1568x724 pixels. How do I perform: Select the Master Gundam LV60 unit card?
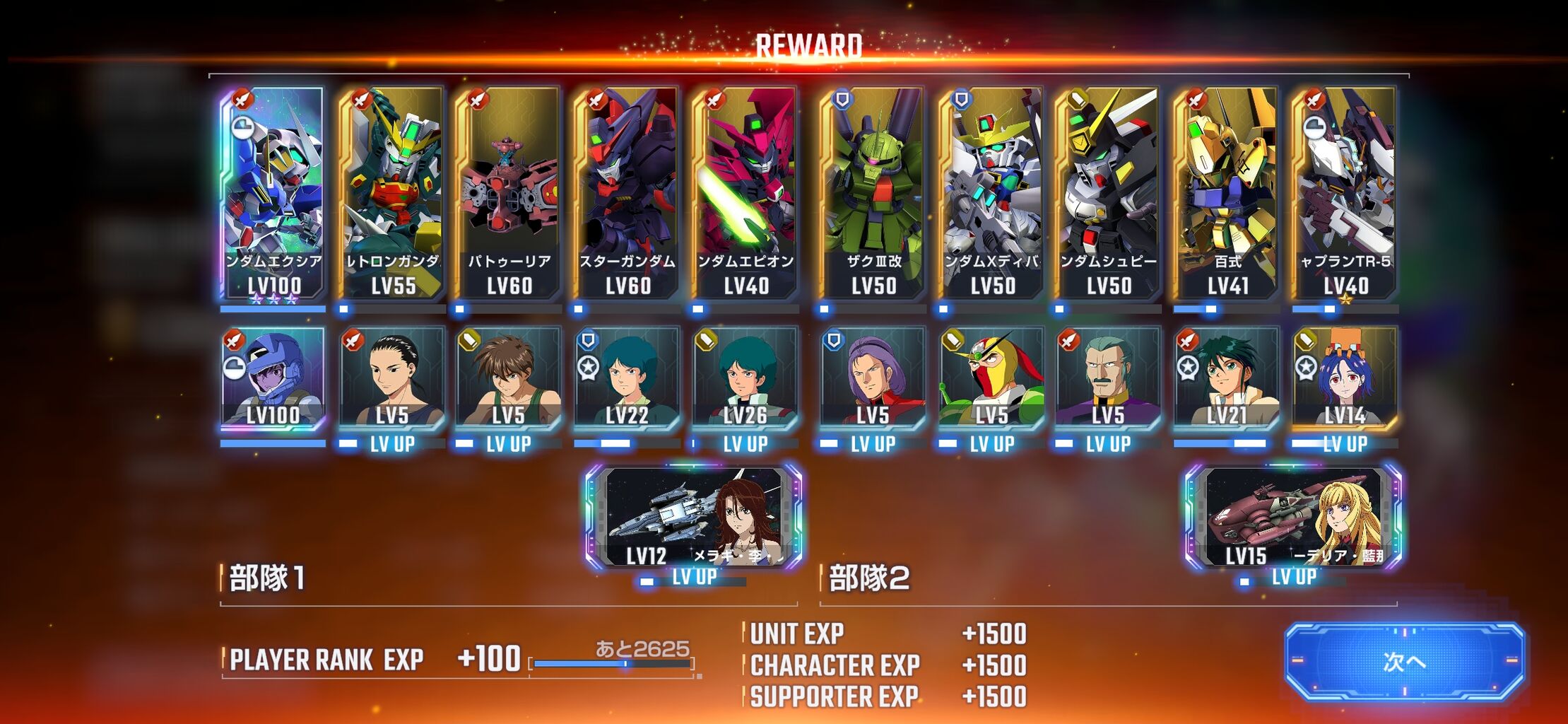627,193
